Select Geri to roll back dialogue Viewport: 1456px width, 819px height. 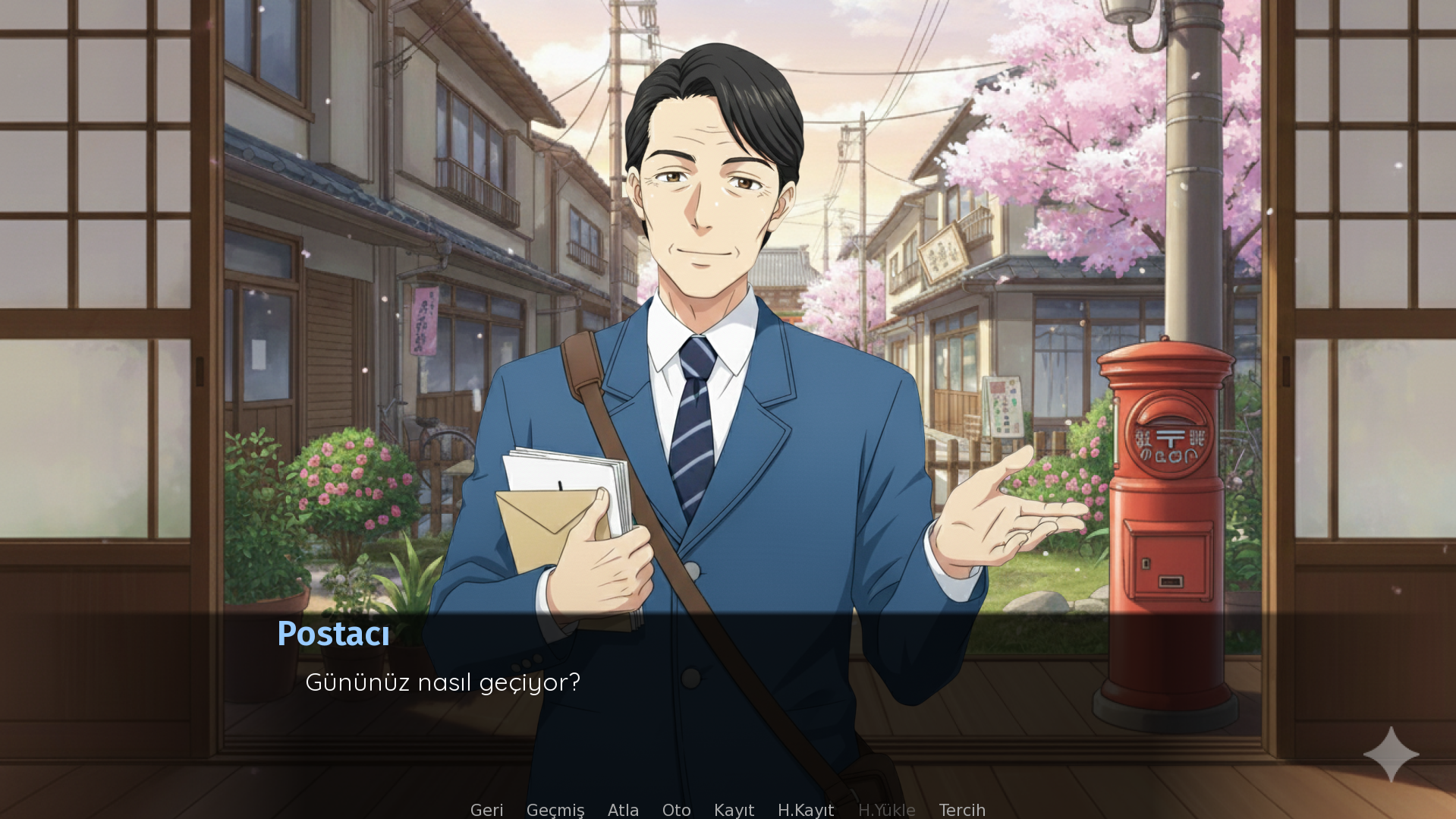point(486,810)
